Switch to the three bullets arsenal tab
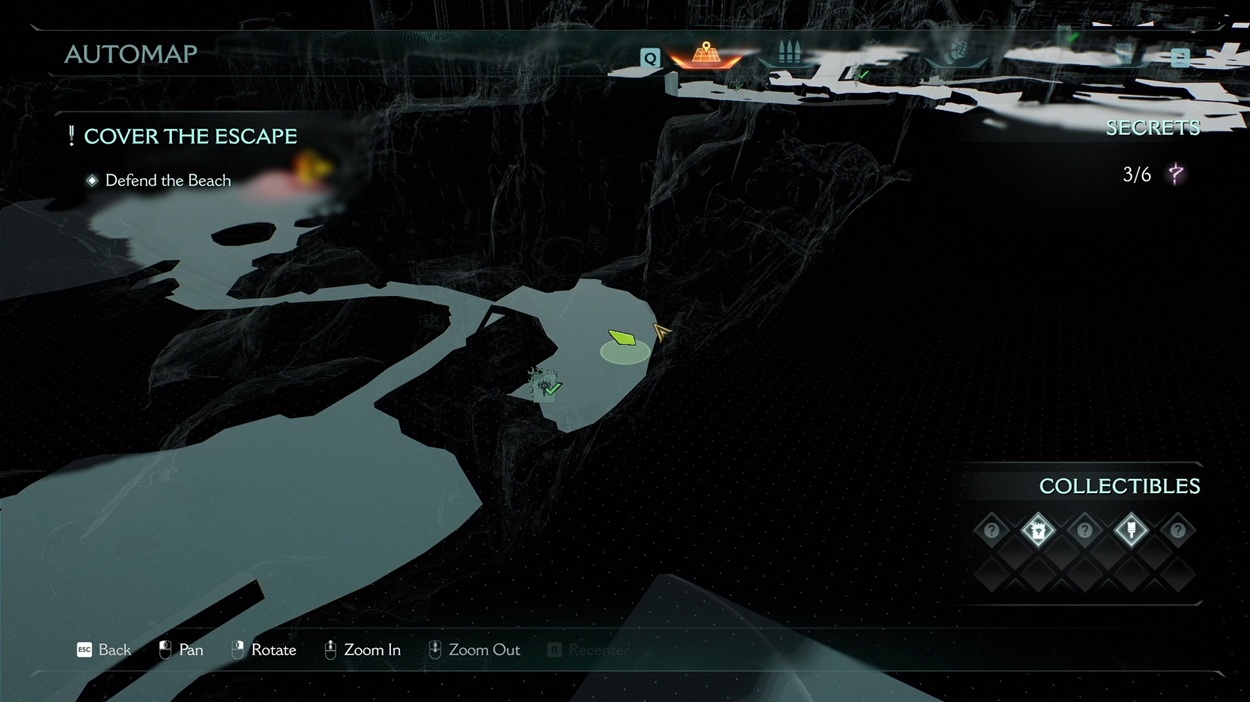 point(790,54)
